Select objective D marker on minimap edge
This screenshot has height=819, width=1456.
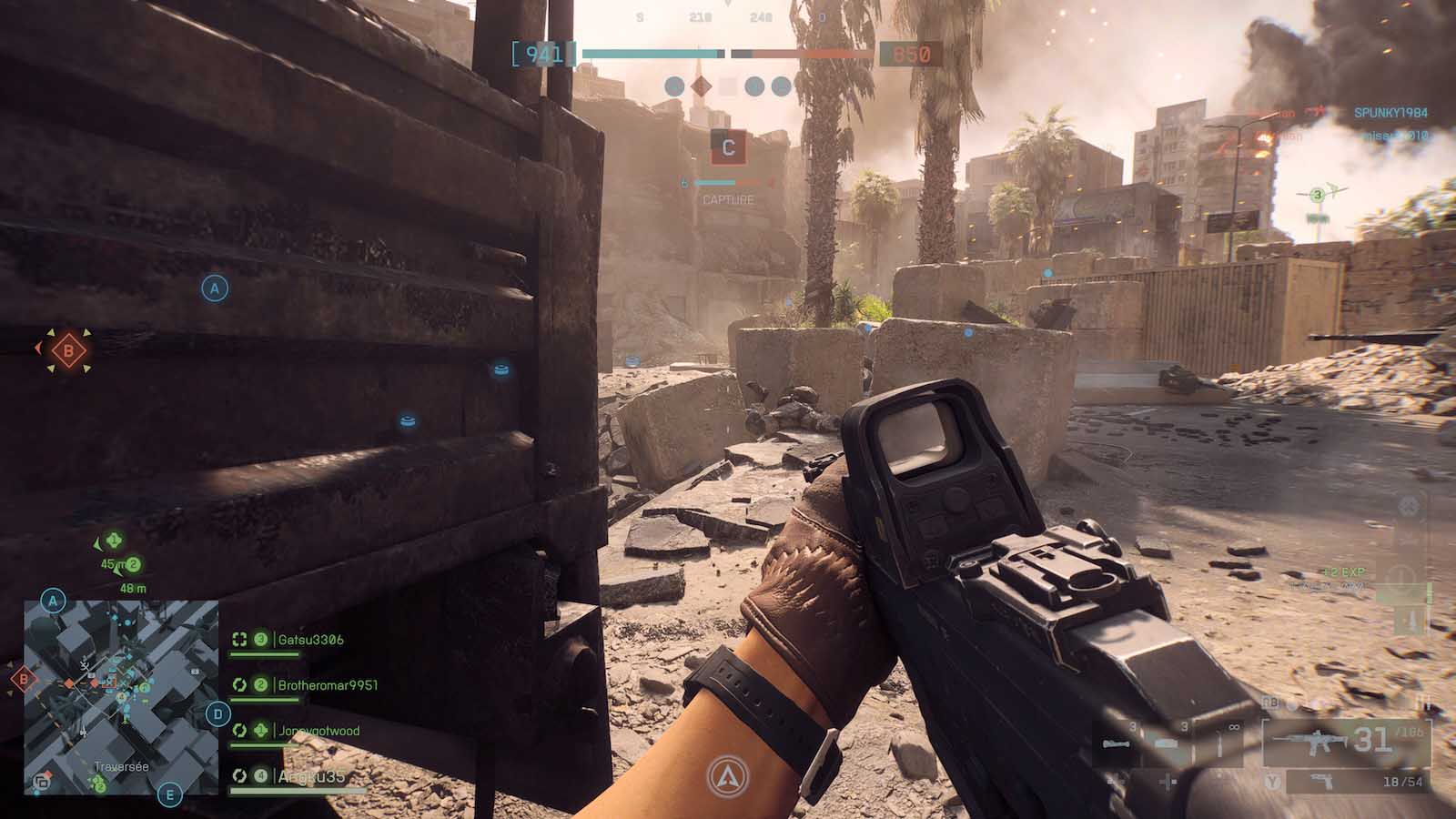217,714
